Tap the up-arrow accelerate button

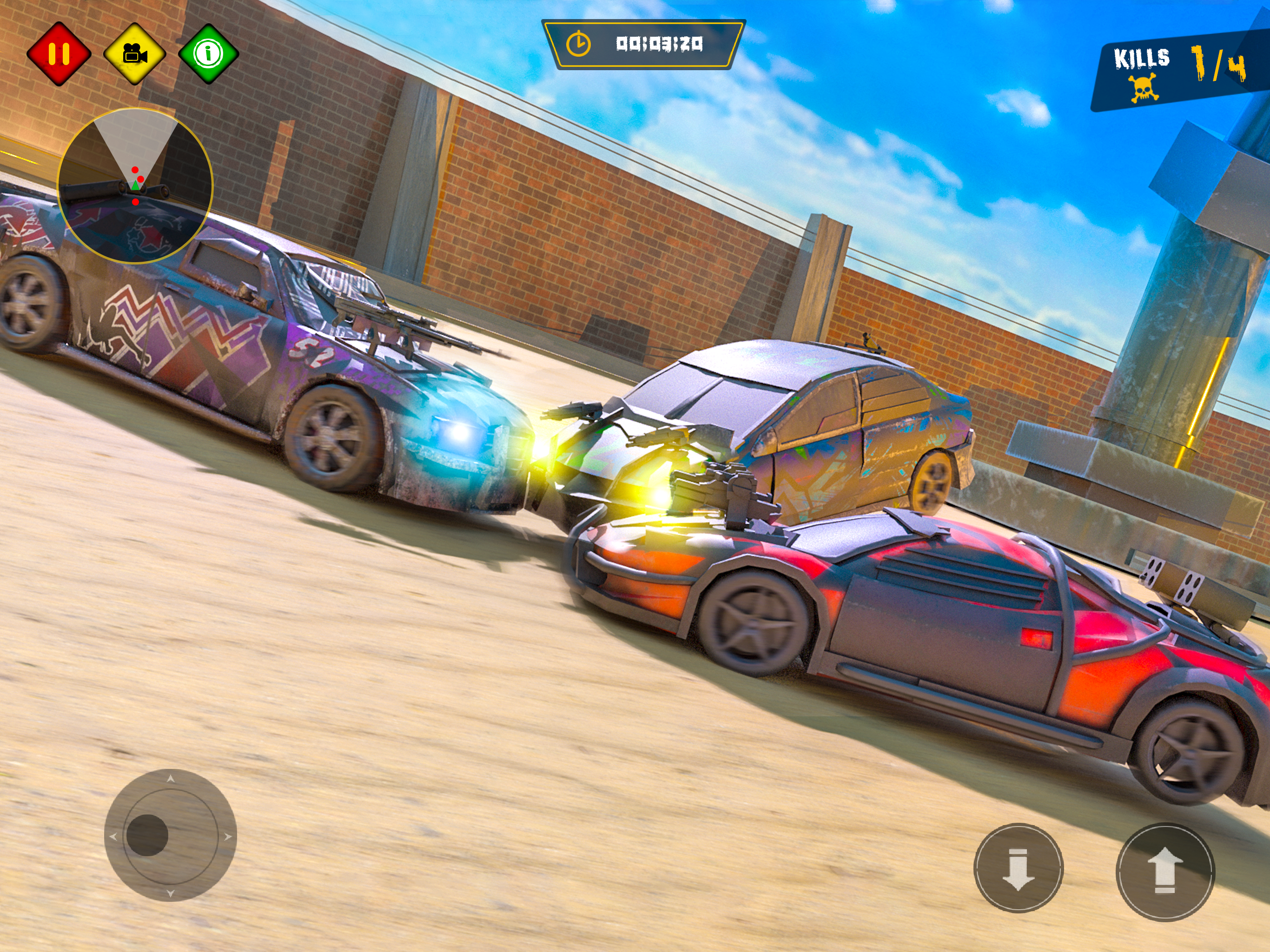[x=1165, y=872]
